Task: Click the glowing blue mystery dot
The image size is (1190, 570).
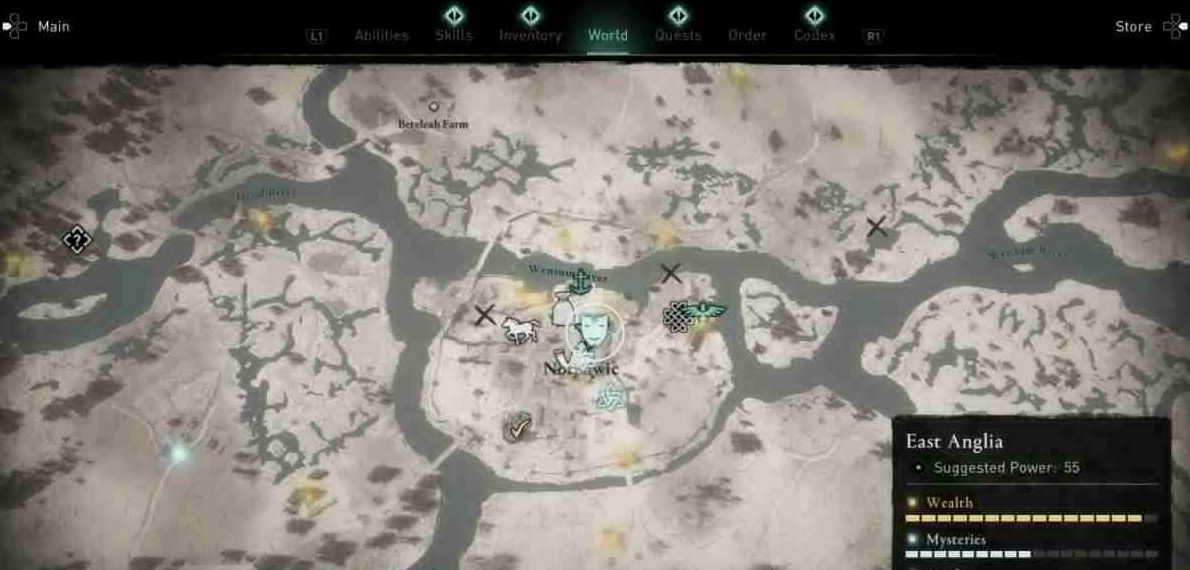Action: coord(179,453)
